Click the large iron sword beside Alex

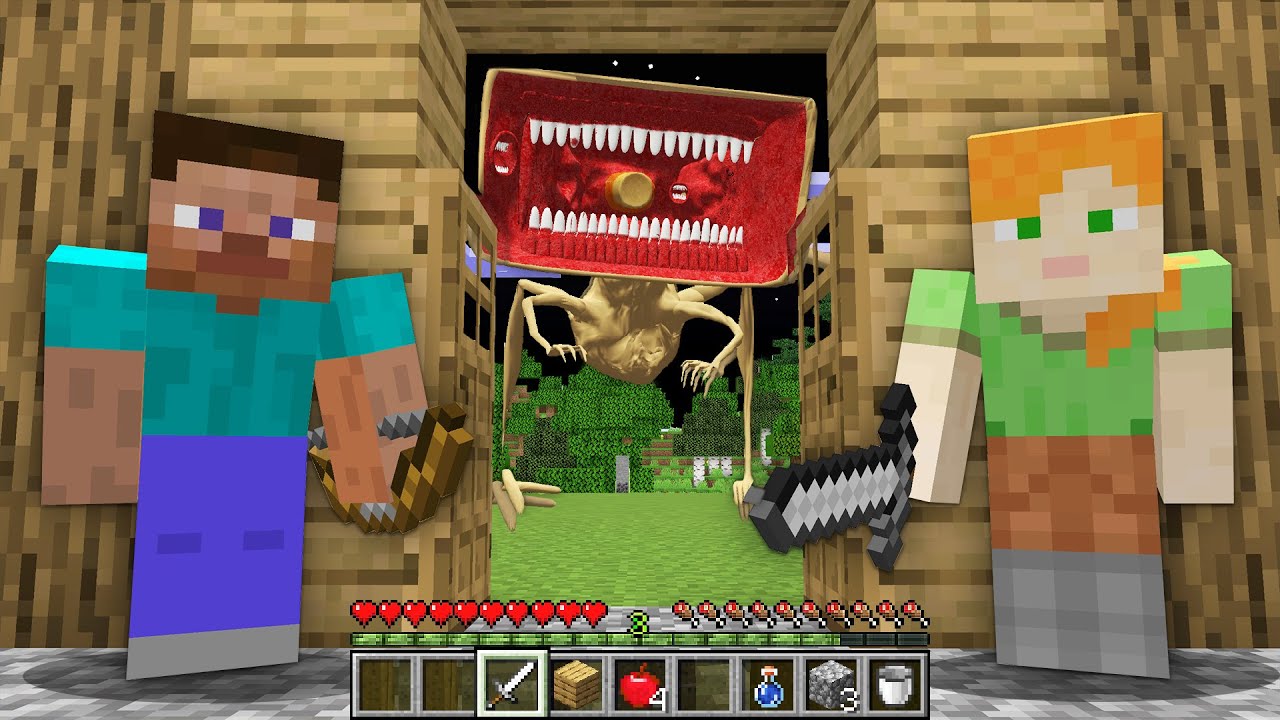coord(840,480)
